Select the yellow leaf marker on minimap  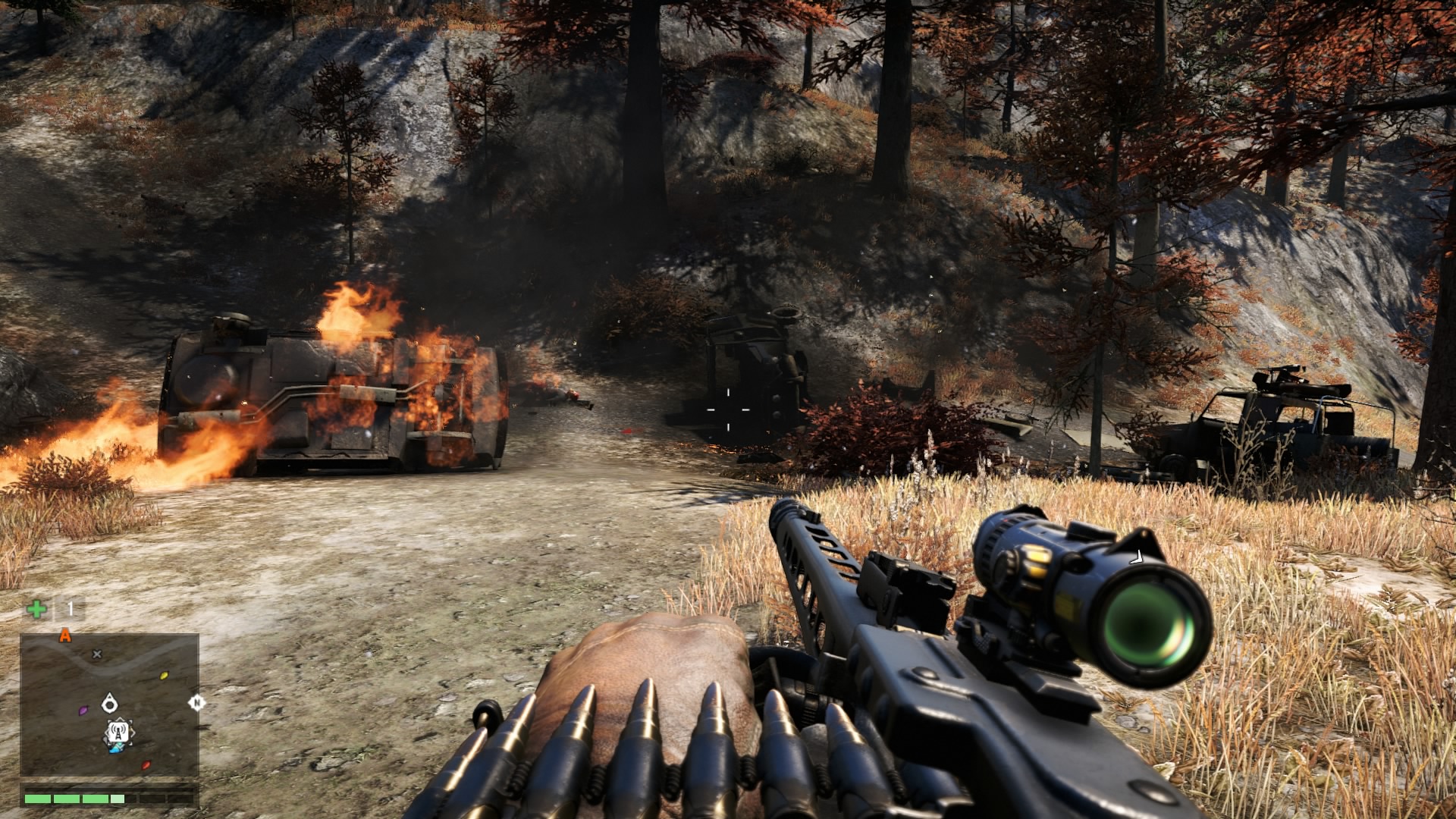pyautogui.click(x=164, y=675)
